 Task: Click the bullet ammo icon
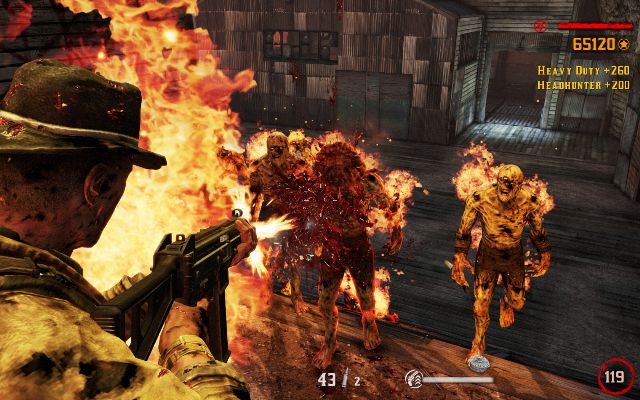coord(345,379)
